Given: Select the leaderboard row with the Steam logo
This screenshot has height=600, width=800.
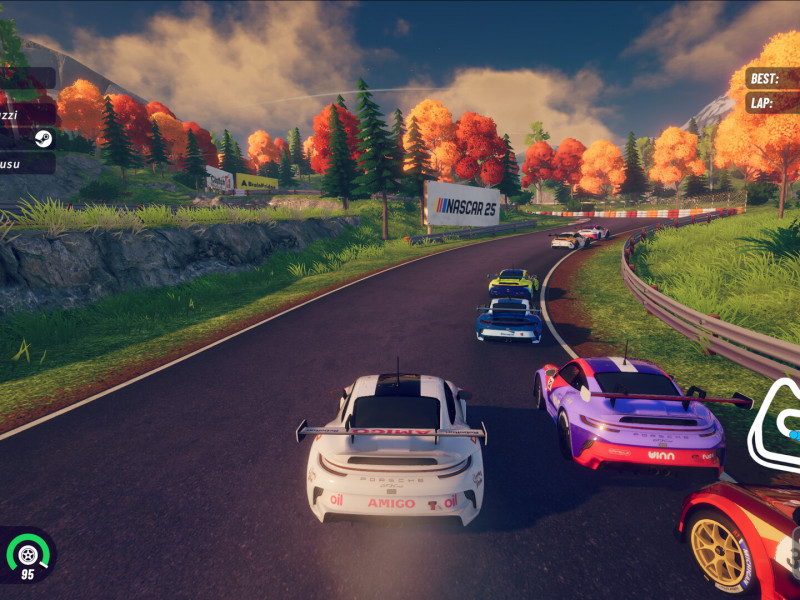Looking at the screenshot, I should pyautogui.click(x=27, y=139).
